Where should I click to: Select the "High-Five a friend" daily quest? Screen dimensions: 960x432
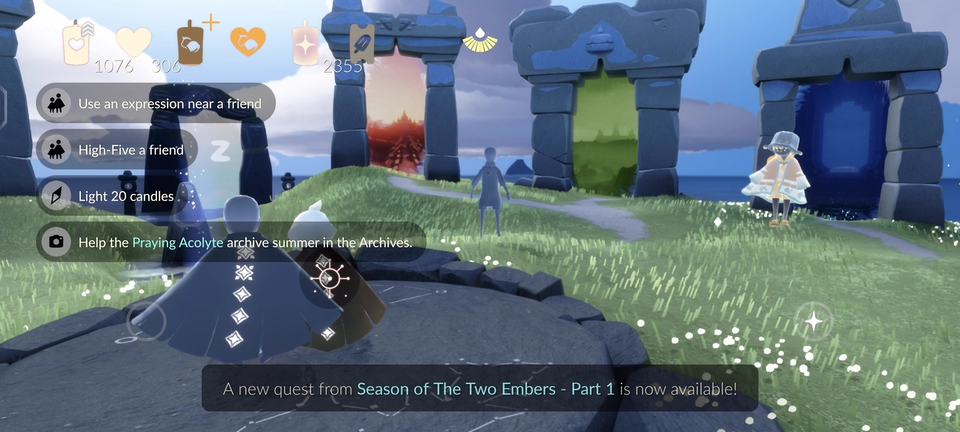118,149
